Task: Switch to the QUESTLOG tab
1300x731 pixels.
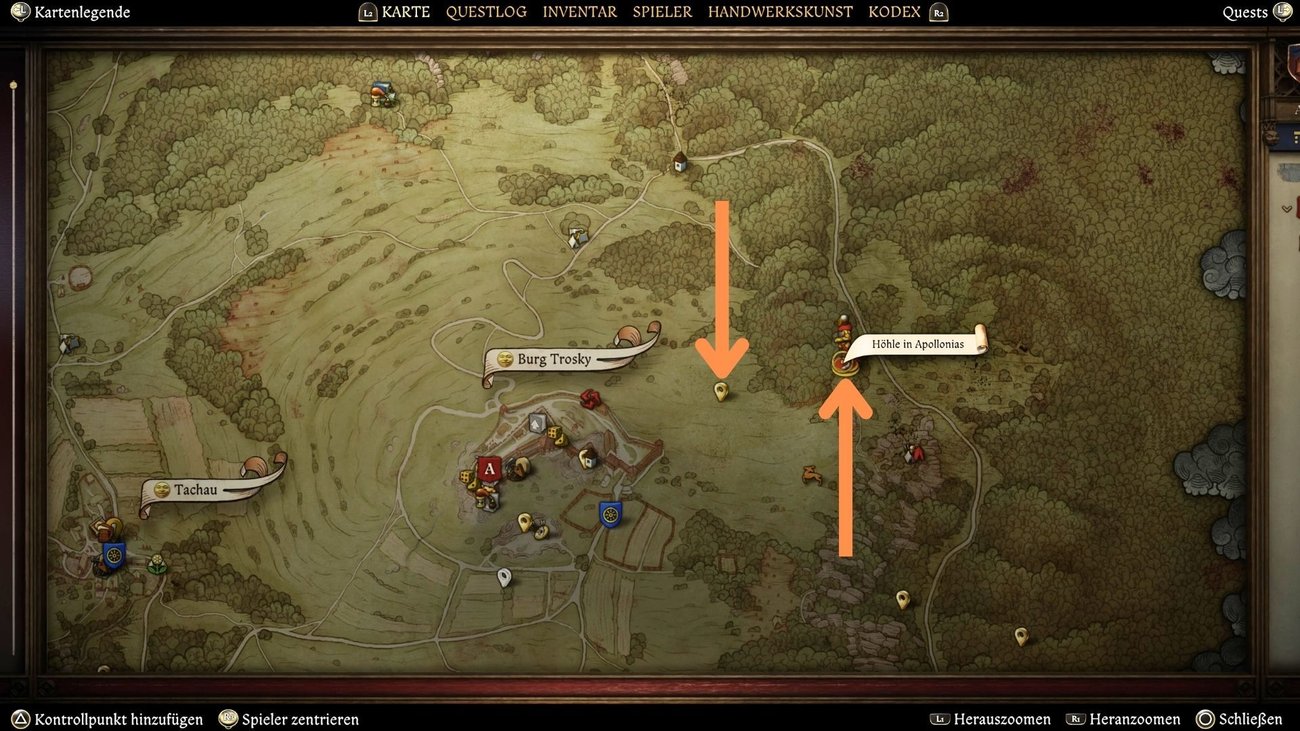Action: pos(487,11)
